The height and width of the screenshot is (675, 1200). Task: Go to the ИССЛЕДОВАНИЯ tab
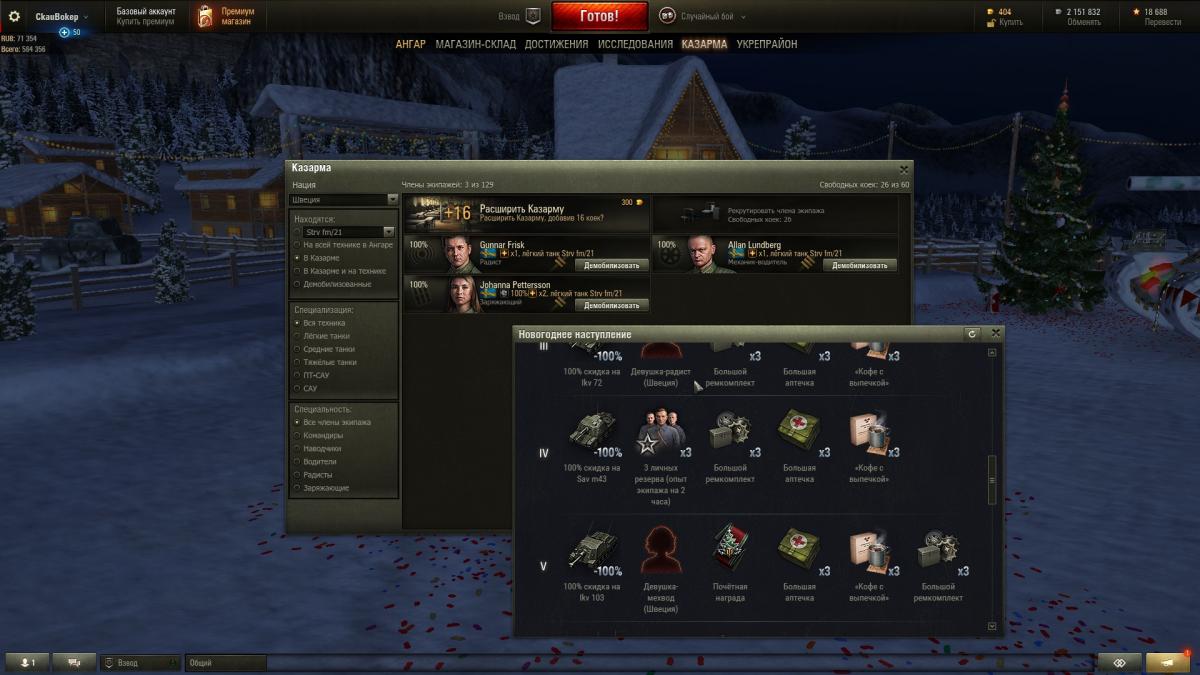pos(635,44)
